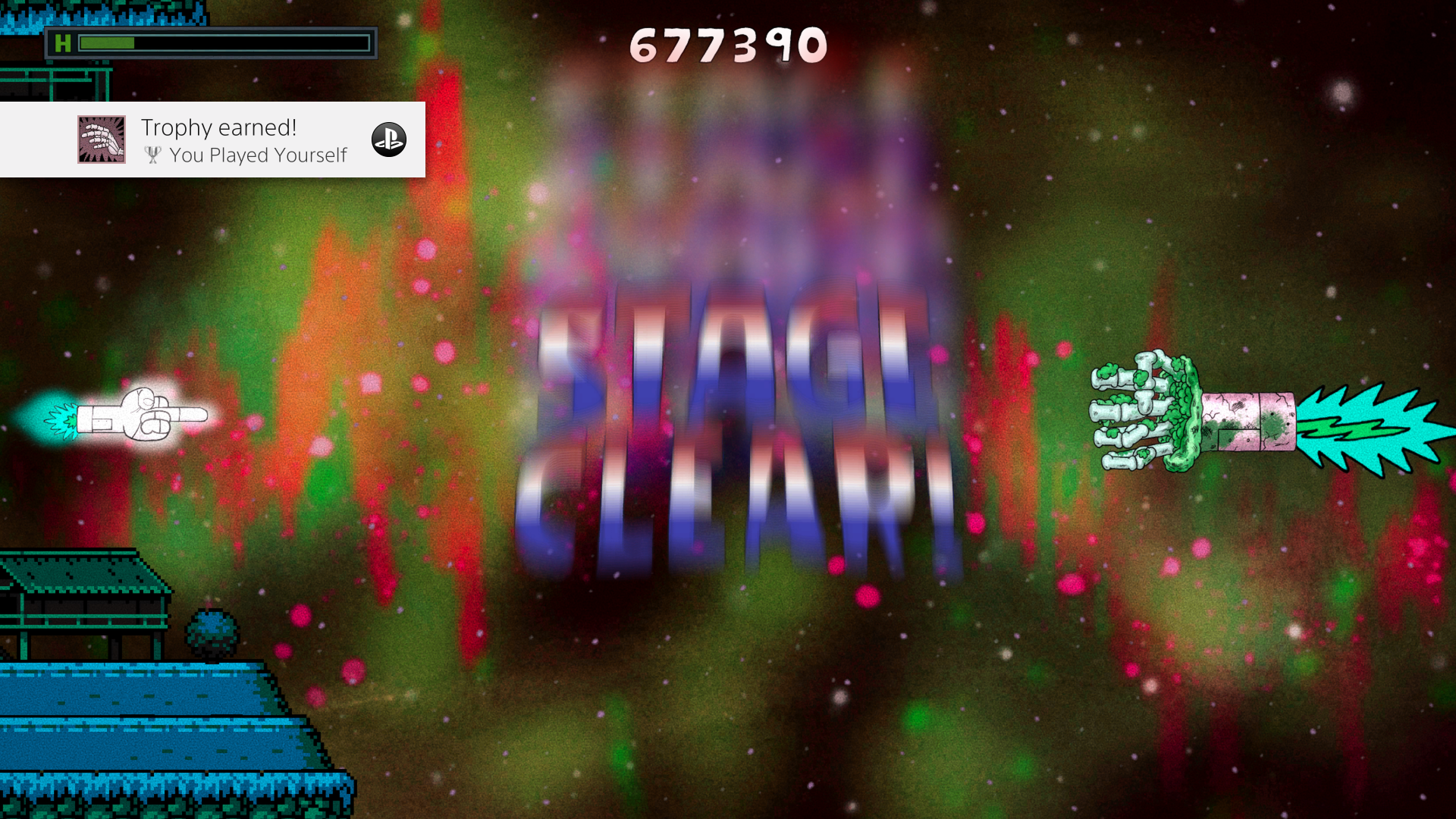The width and height of the screenshot is (1456, 819).
Task: Click the green health bar fill
Action: (x=106, y=42)
